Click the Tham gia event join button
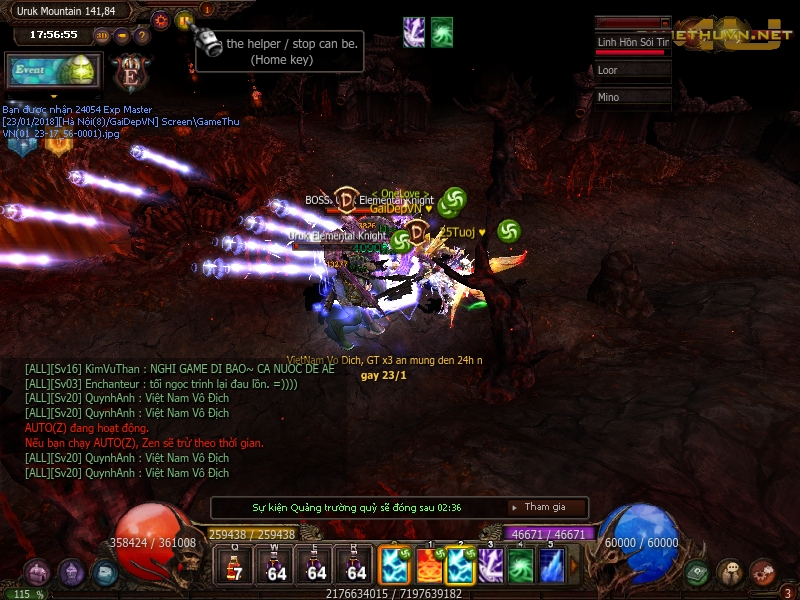 click(x=546, y=507)
